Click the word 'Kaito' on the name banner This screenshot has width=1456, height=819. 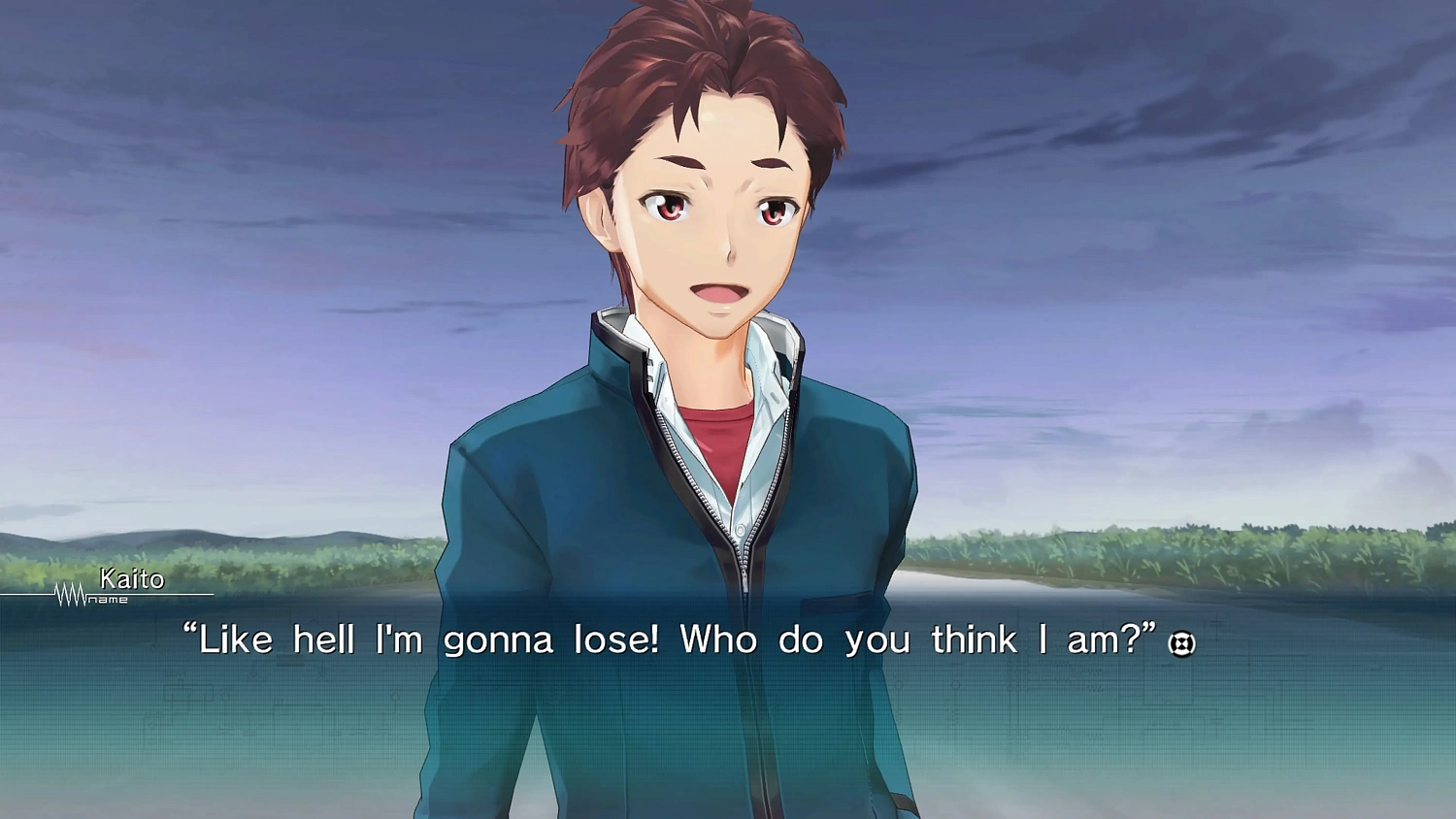pyautogui.click(x=131, y=581)
